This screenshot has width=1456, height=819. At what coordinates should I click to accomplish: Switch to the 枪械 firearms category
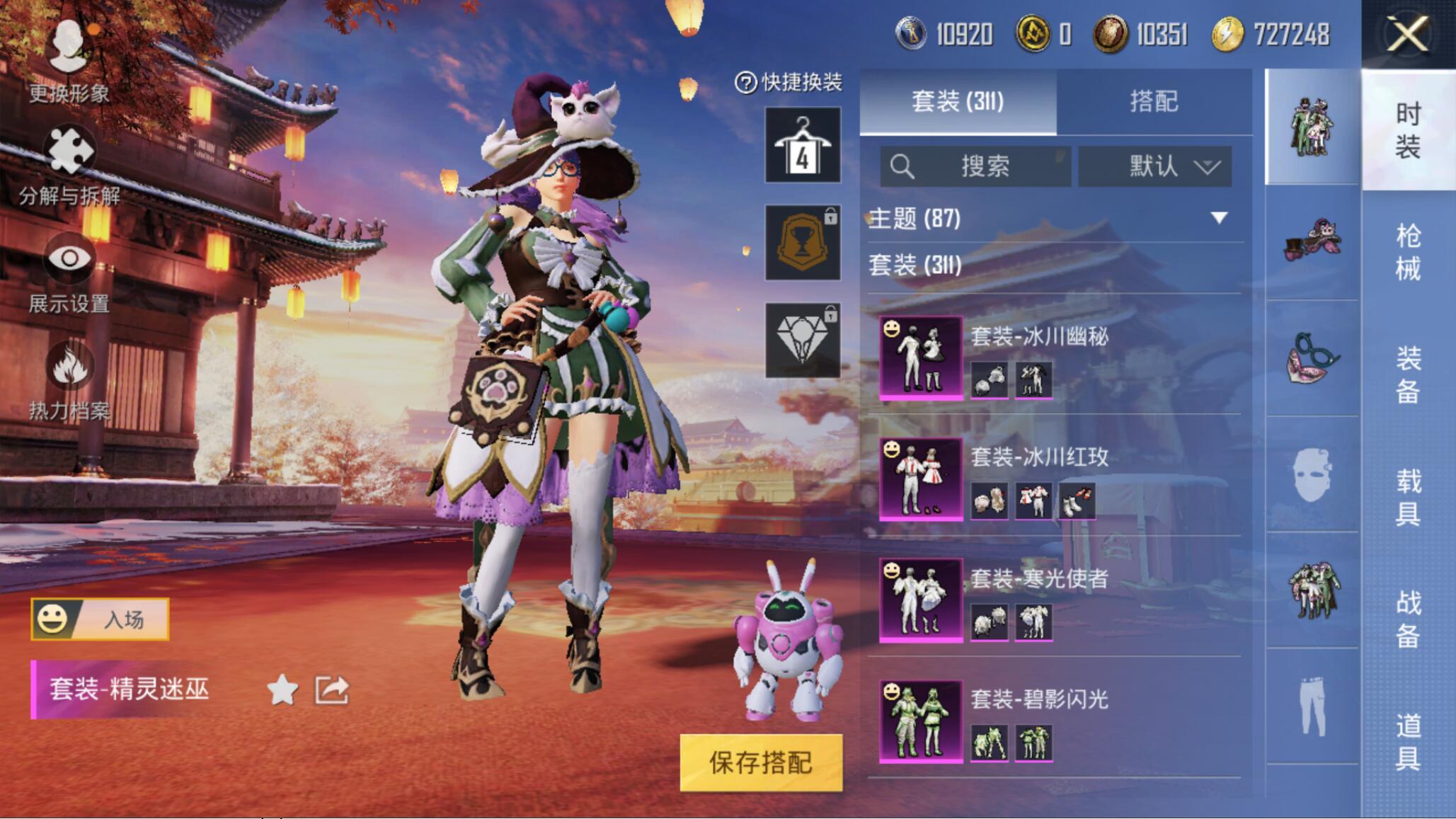tap(1408, 252)
